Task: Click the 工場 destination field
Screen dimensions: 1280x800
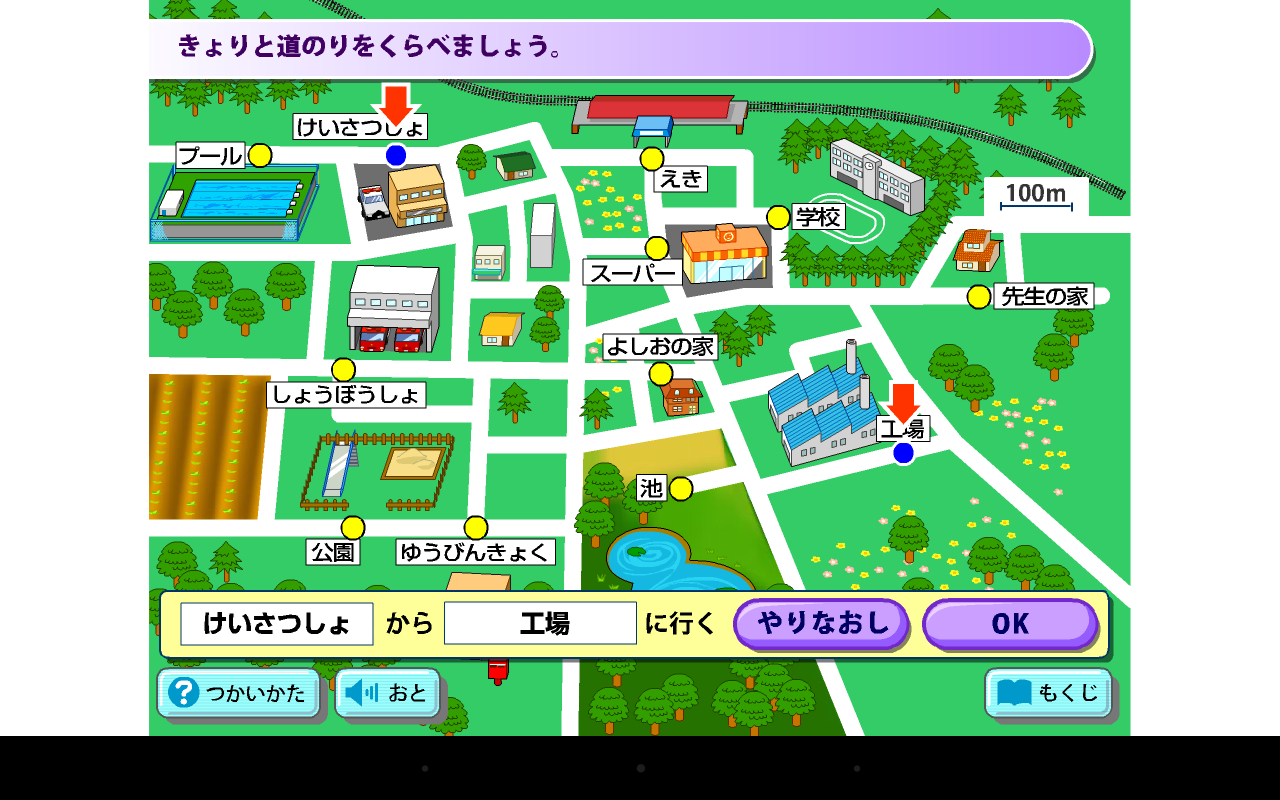Action: point(541,622)
